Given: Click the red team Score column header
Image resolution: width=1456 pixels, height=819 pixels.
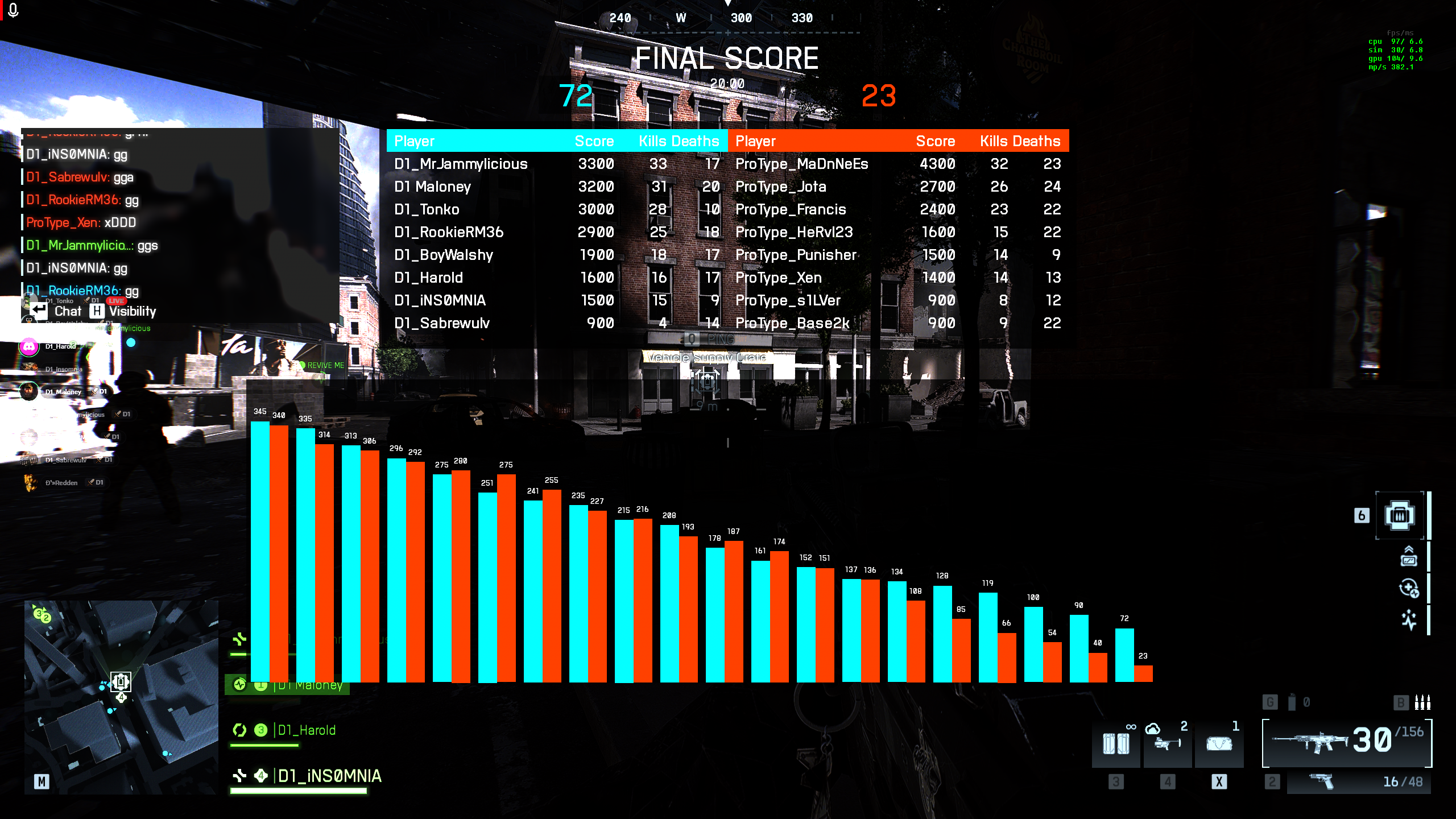Looking at the screenshot, I should point(935,141).
